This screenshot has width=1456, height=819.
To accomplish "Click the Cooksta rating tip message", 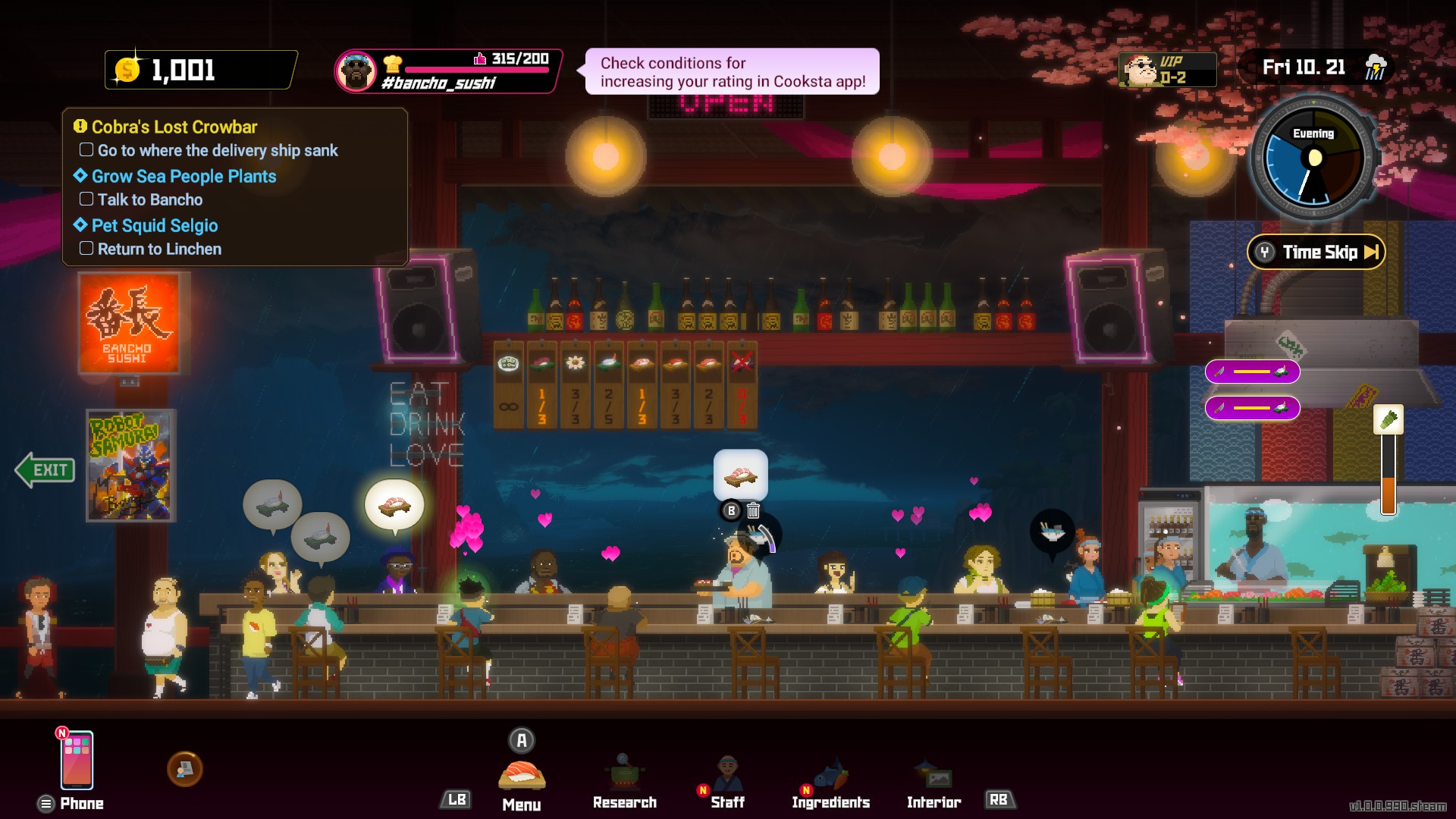I will tap(732, 72).
